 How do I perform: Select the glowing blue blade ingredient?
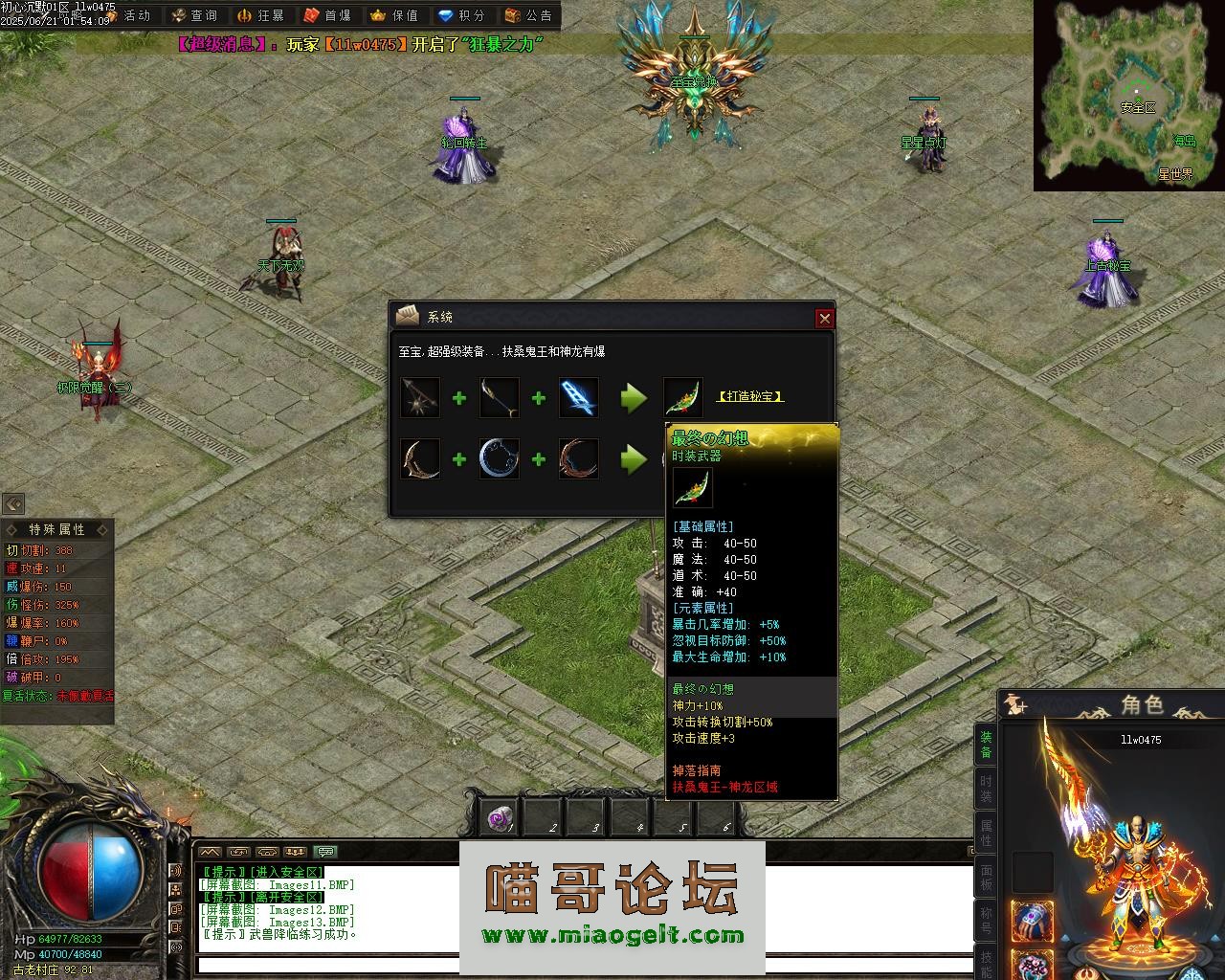coord(579,397)
